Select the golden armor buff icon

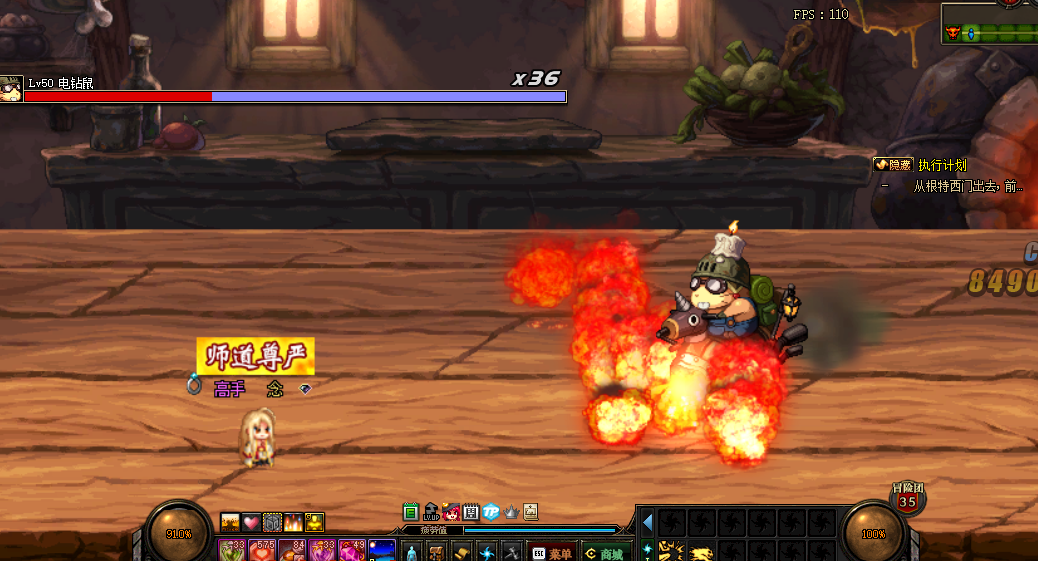pos(315,522)
